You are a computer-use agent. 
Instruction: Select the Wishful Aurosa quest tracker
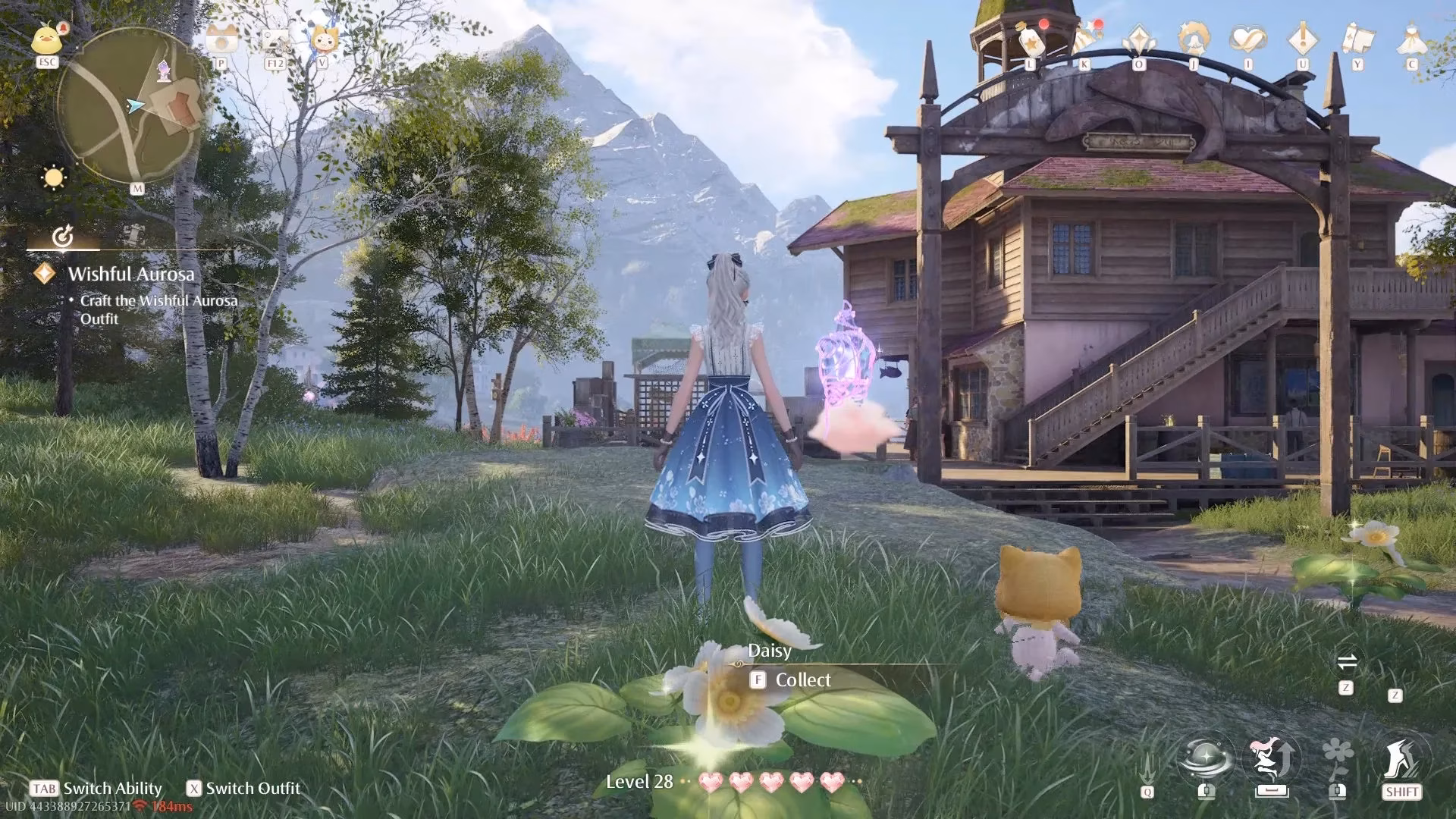[131, 275]
